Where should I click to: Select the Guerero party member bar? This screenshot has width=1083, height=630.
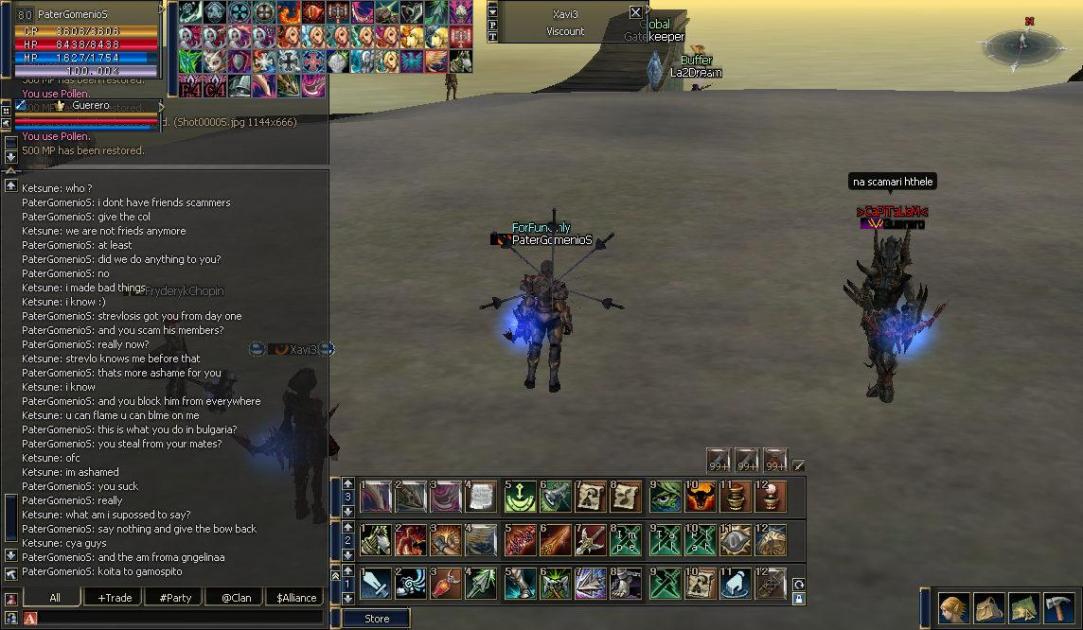point(88,106)
